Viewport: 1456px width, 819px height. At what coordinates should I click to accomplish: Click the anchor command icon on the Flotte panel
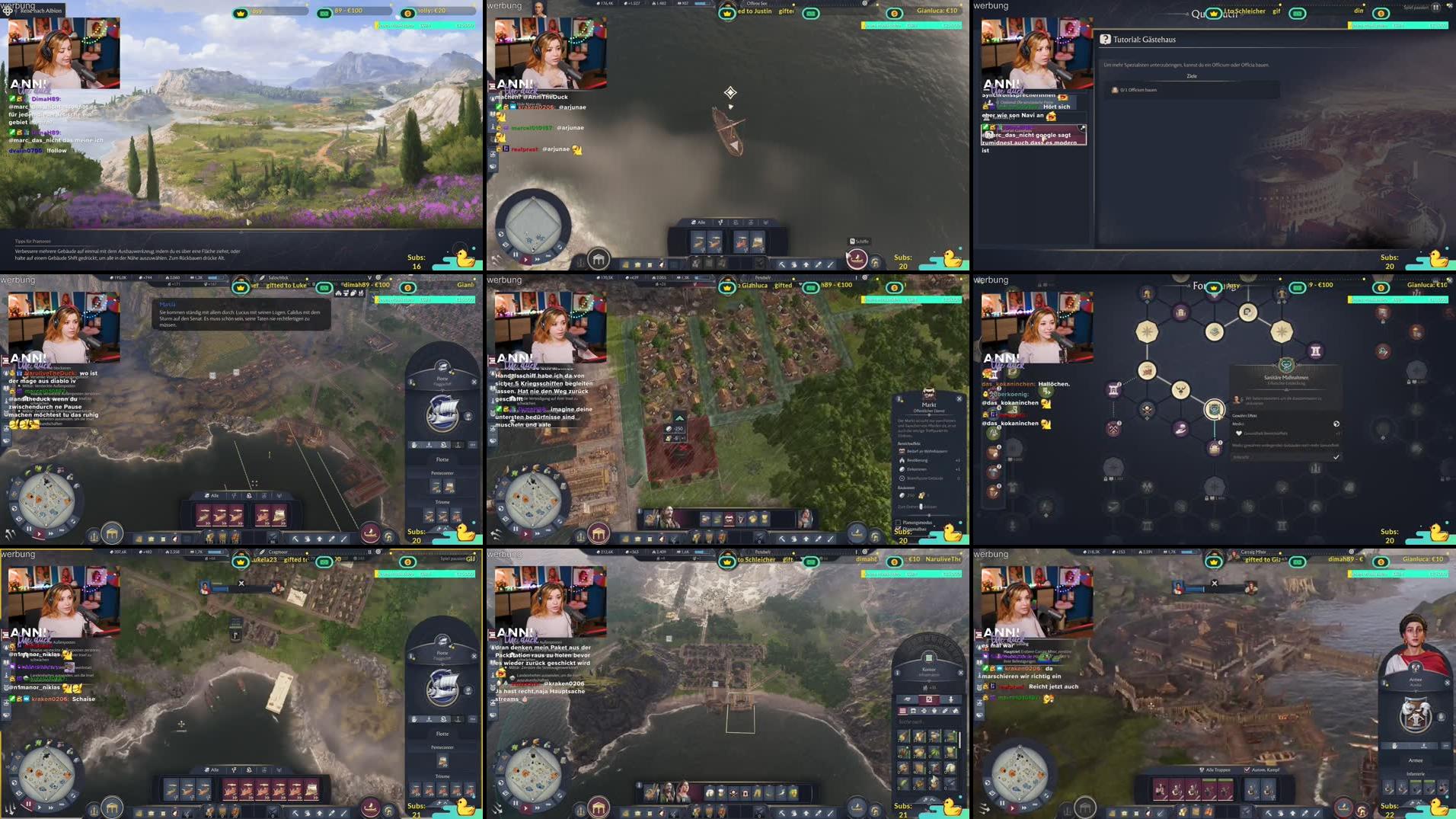tap(458, 445)
